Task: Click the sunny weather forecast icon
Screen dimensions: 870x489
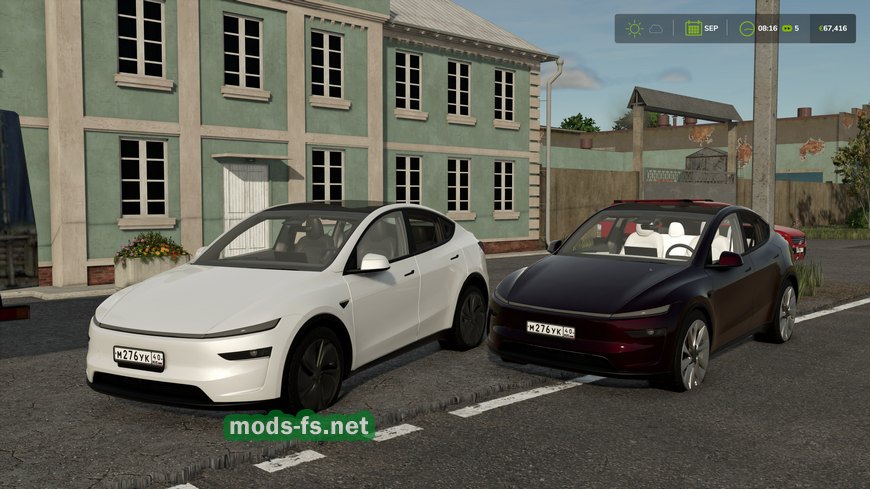Action: pyautogui.click(x=634, y=28)
